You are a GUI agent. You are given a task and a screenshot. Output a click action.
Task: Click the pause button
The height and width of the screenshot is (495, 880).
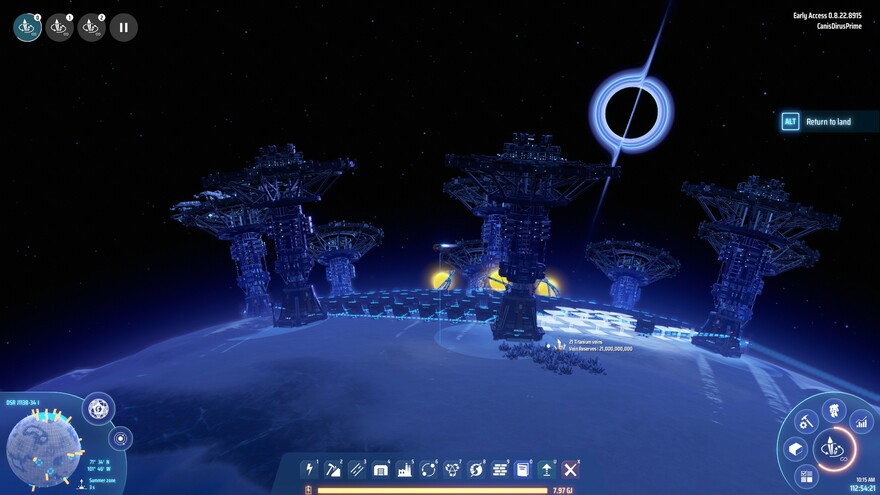click(124, 28)
